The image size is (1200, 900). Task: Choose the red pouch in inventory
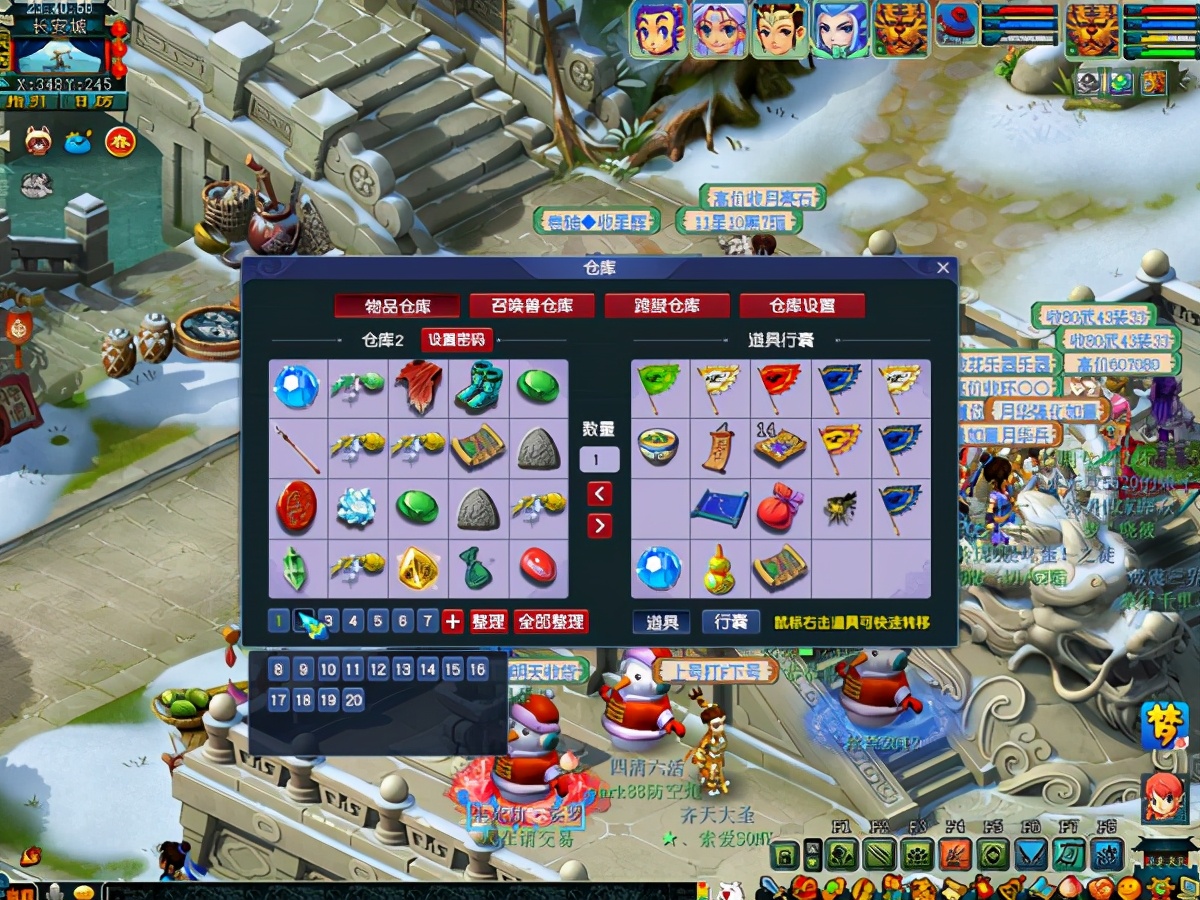780,508
